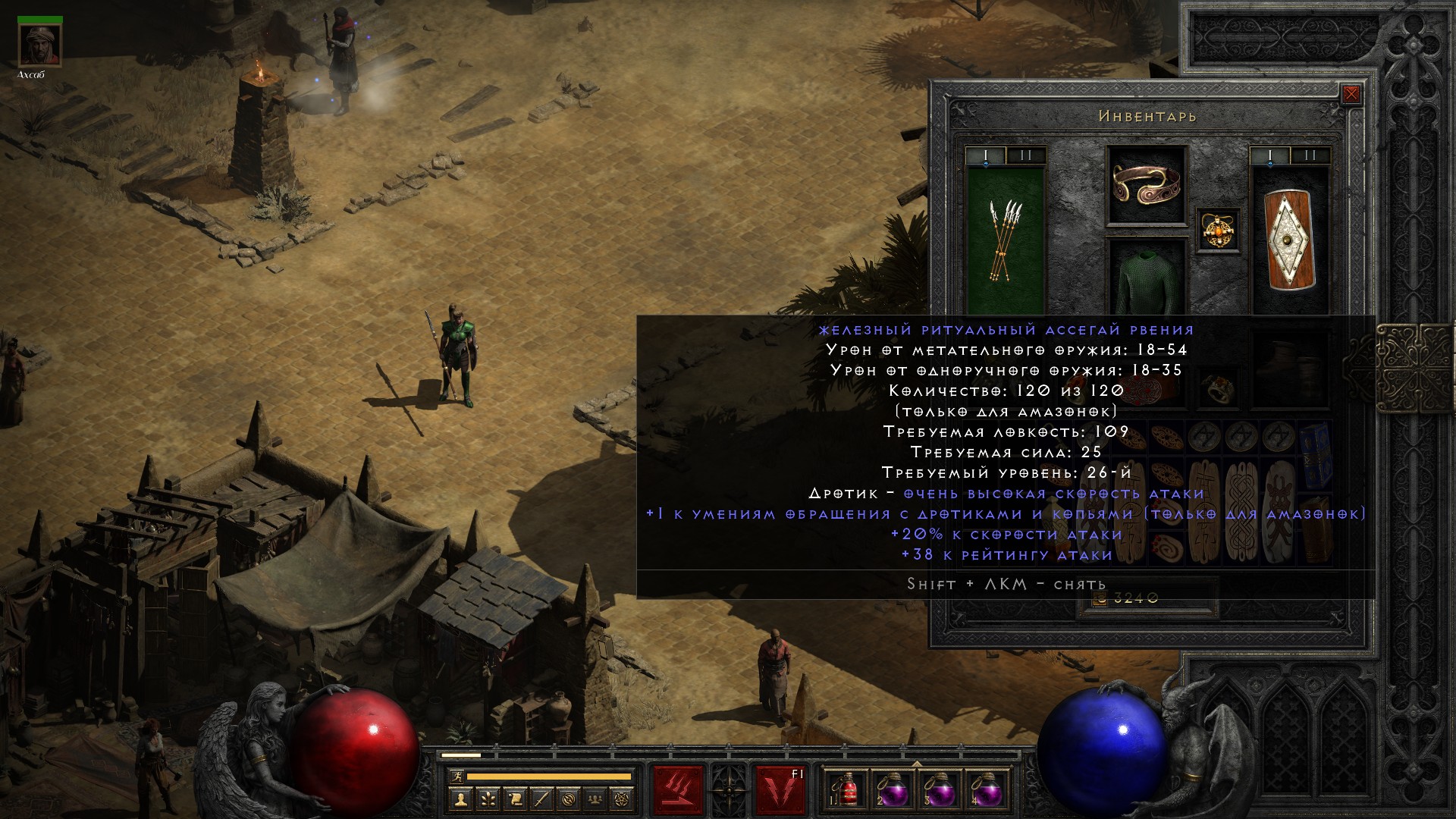Open the quest scroll icon in the mini menu
The height and width of the screenshot is (819, 1456).
point(515,799)
